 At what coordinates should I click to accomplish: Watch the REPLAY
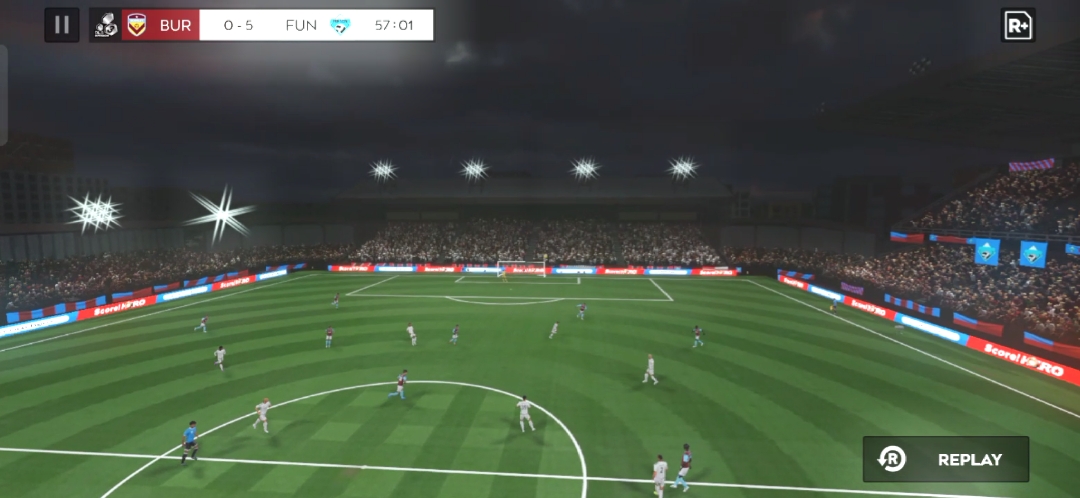click(x=946, y=459)
